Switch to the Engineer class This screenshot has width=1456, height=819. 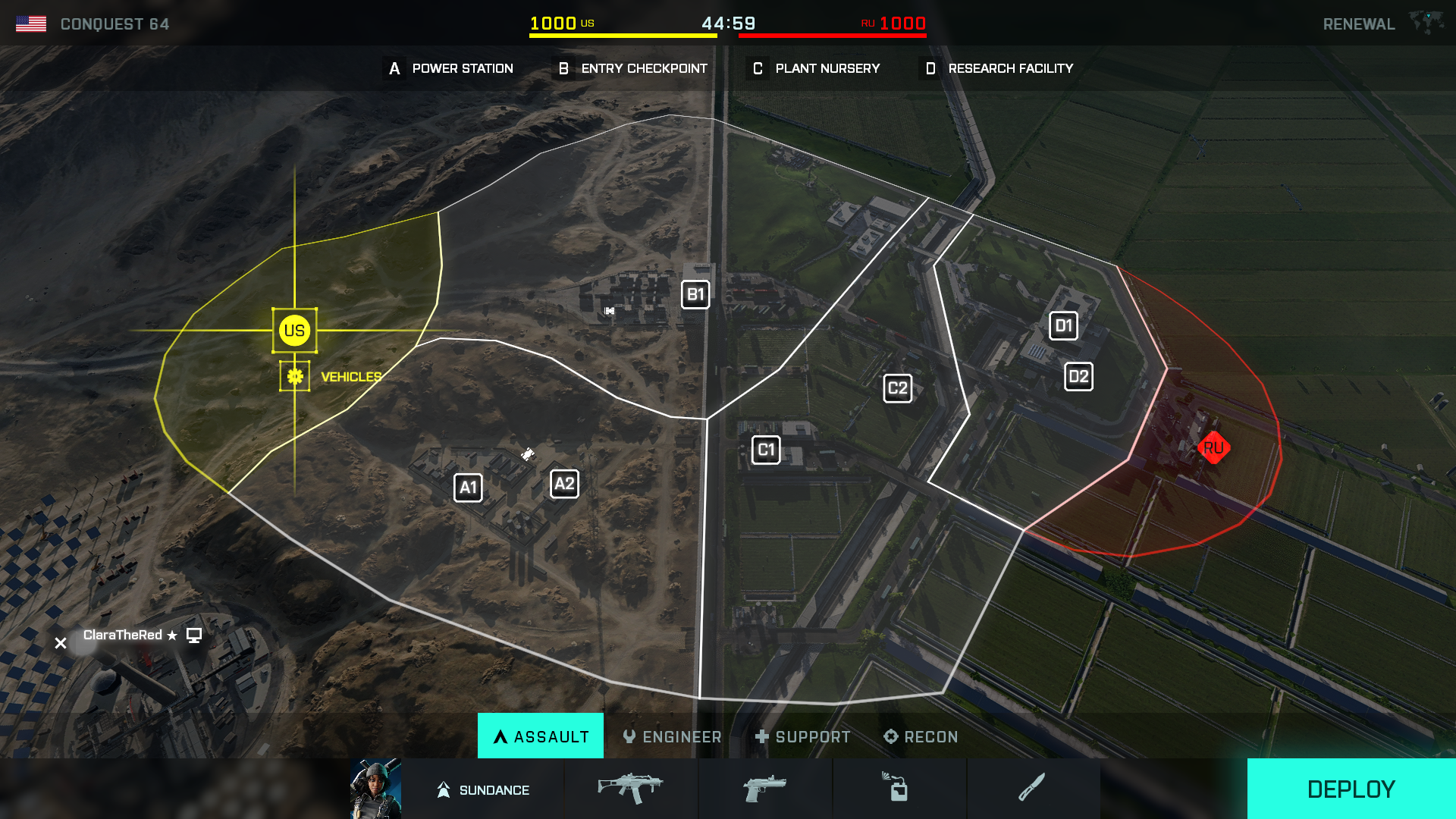(672, 736)
